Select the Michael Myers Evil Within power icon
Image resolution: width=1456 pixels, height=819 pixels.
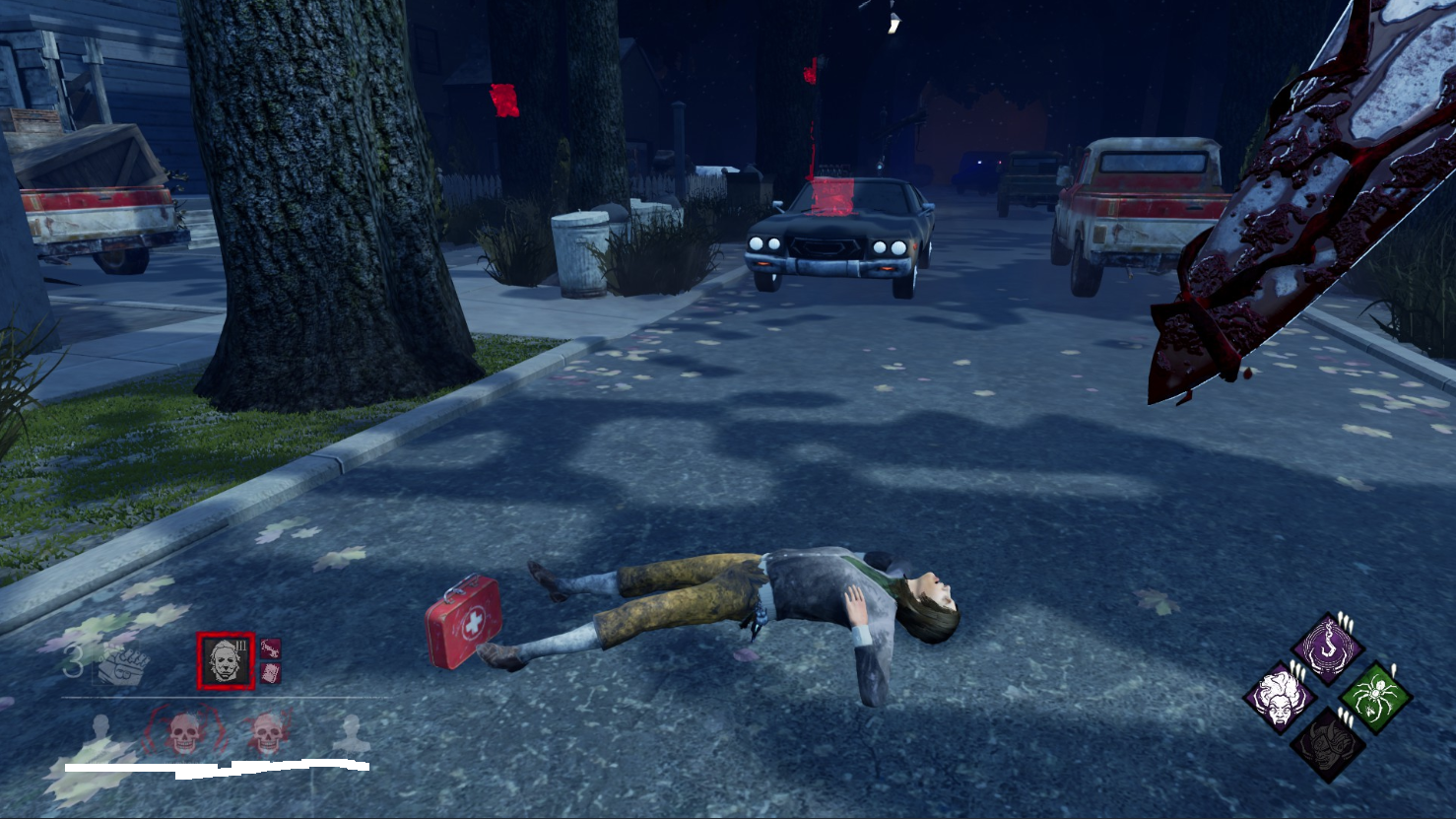226,660
